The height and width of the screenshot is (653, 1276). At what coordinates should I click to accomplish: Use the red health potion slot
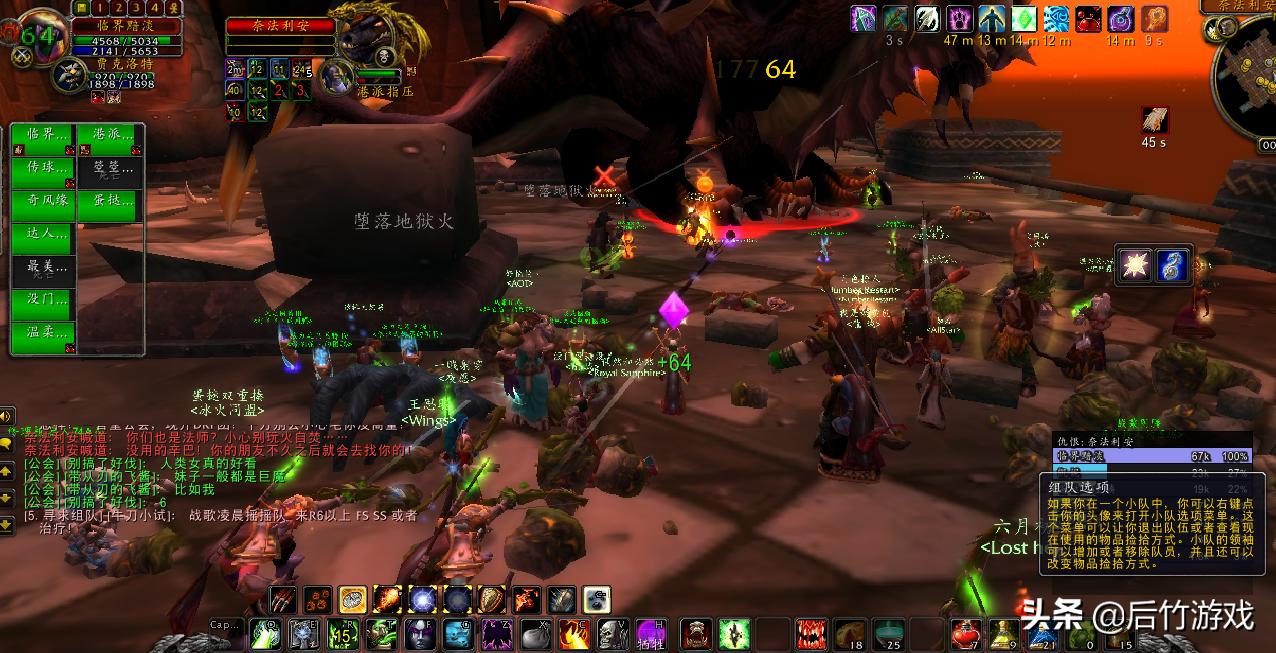[x=964, y=634]
